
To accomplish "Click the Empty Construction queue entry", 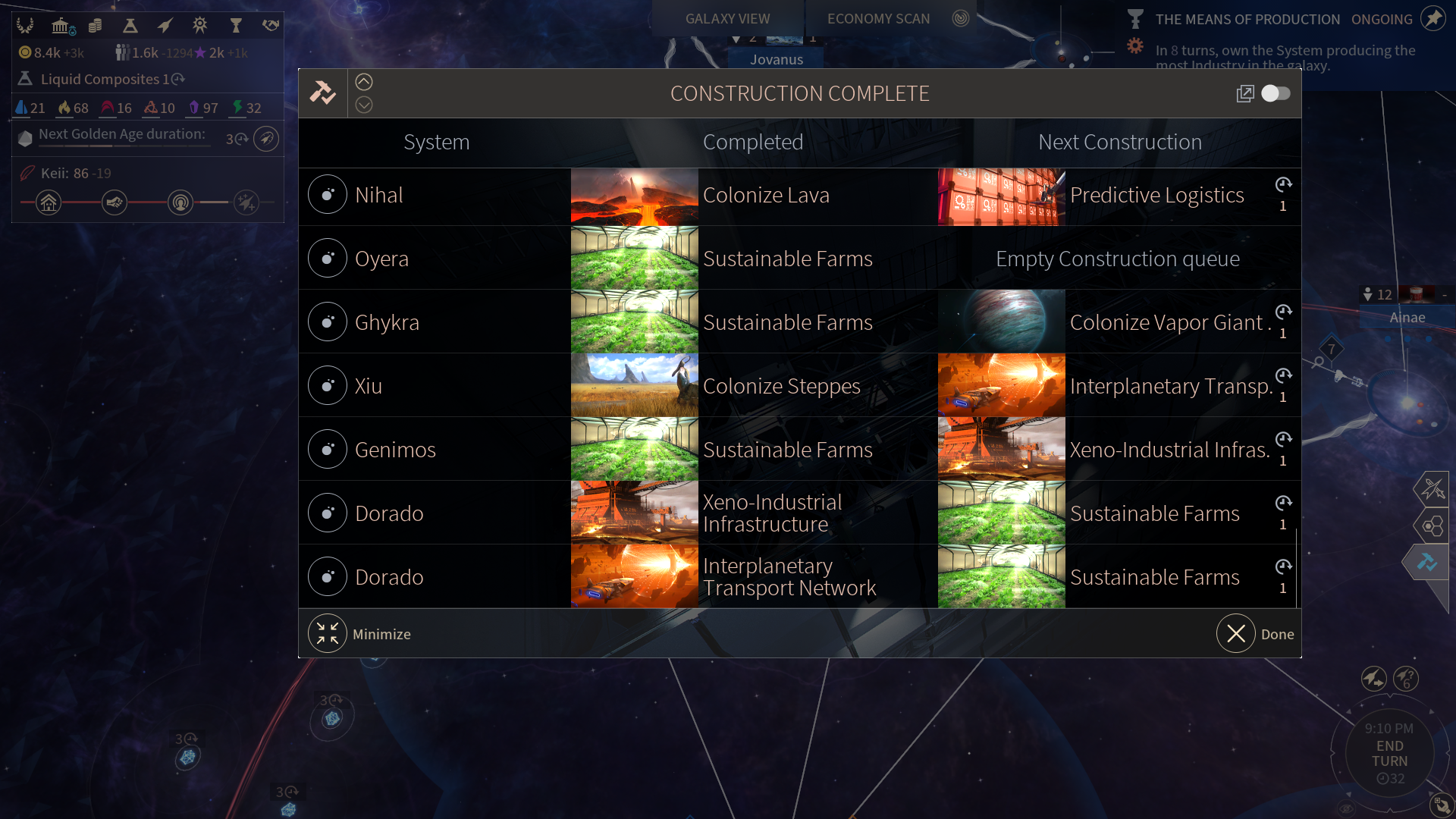I will click(1118, 259).
